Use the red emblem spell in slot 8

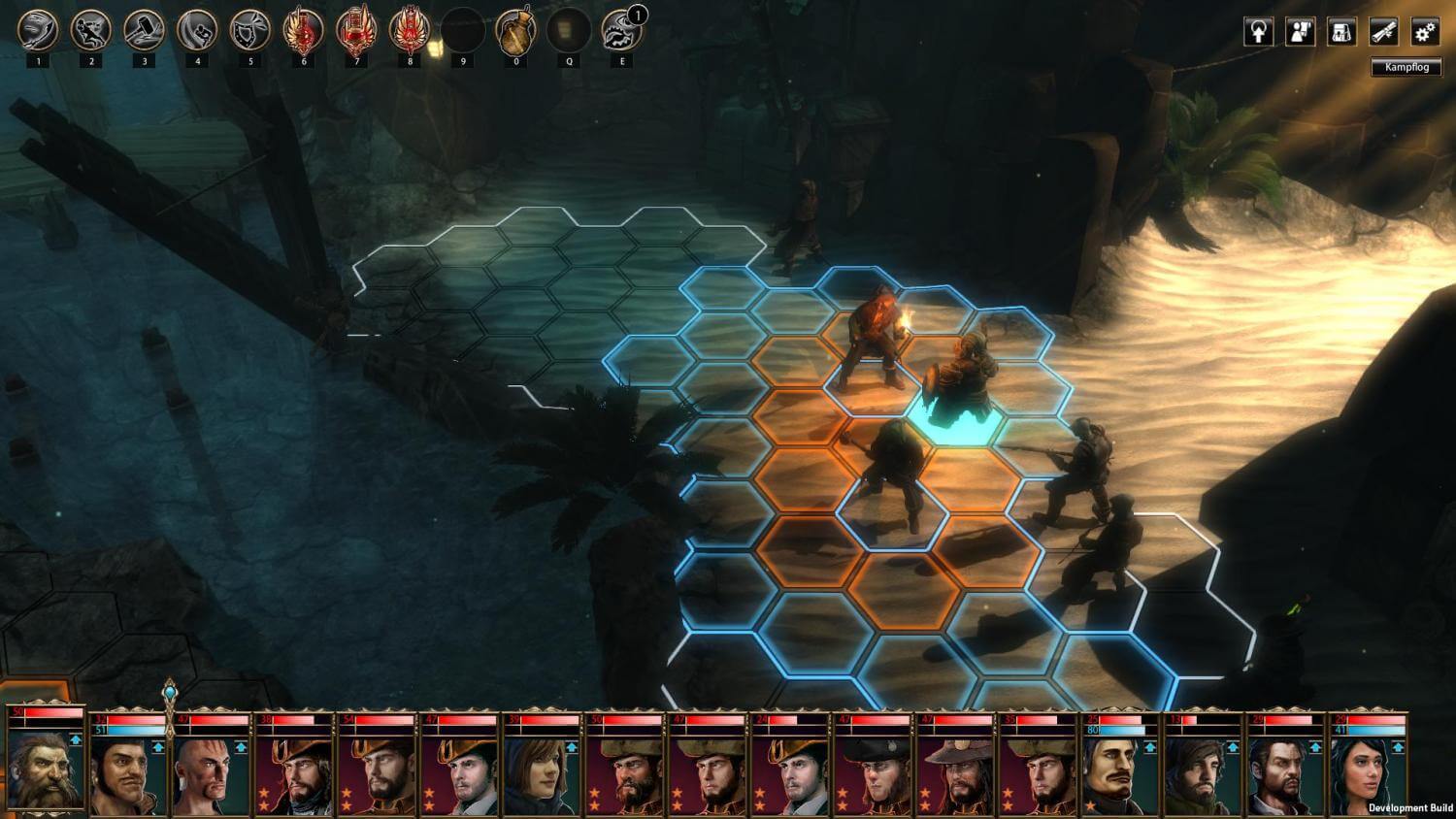[411, 29]
